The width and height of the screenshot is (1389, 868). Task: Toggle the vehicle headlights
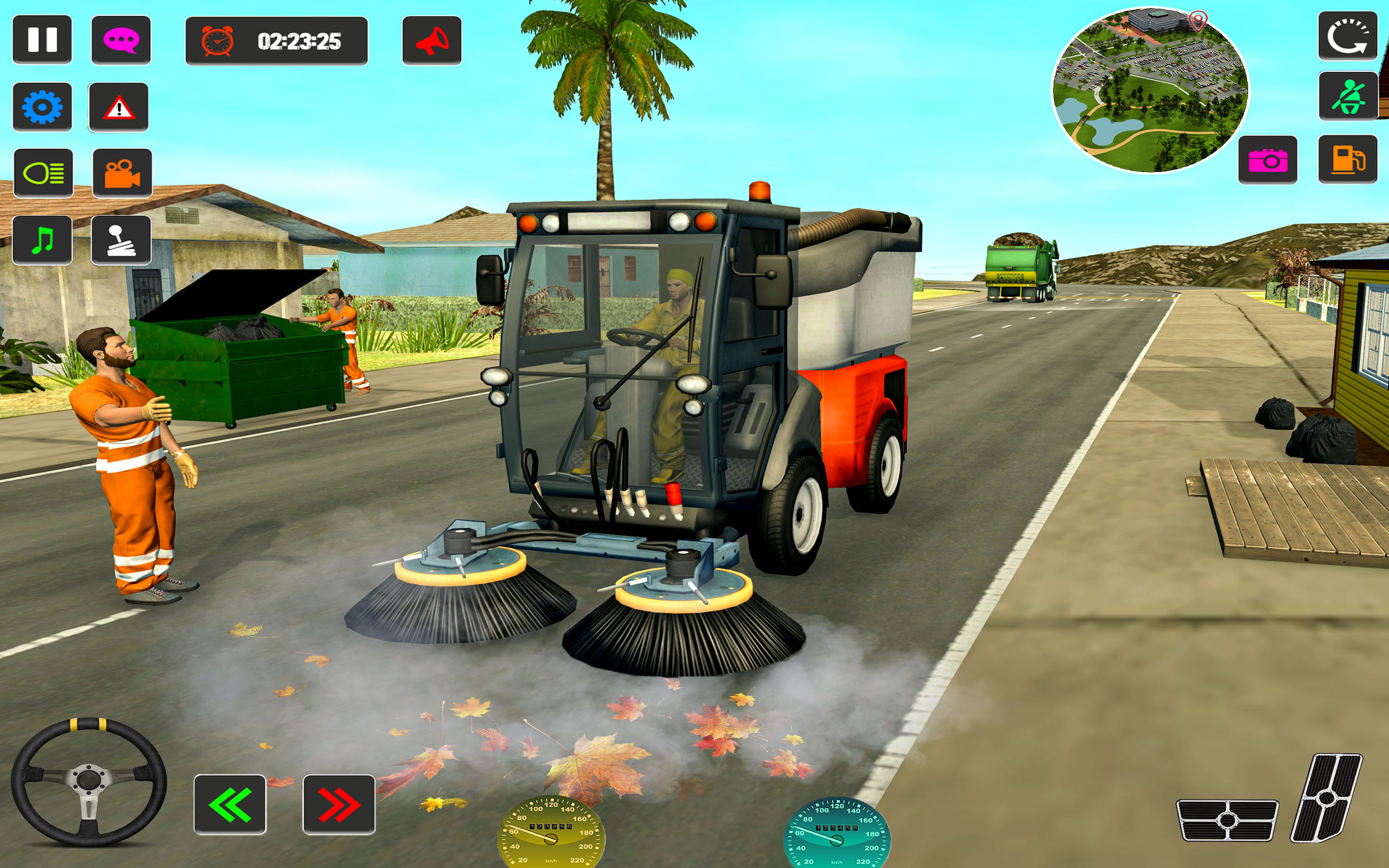click(x=42, y=174)
